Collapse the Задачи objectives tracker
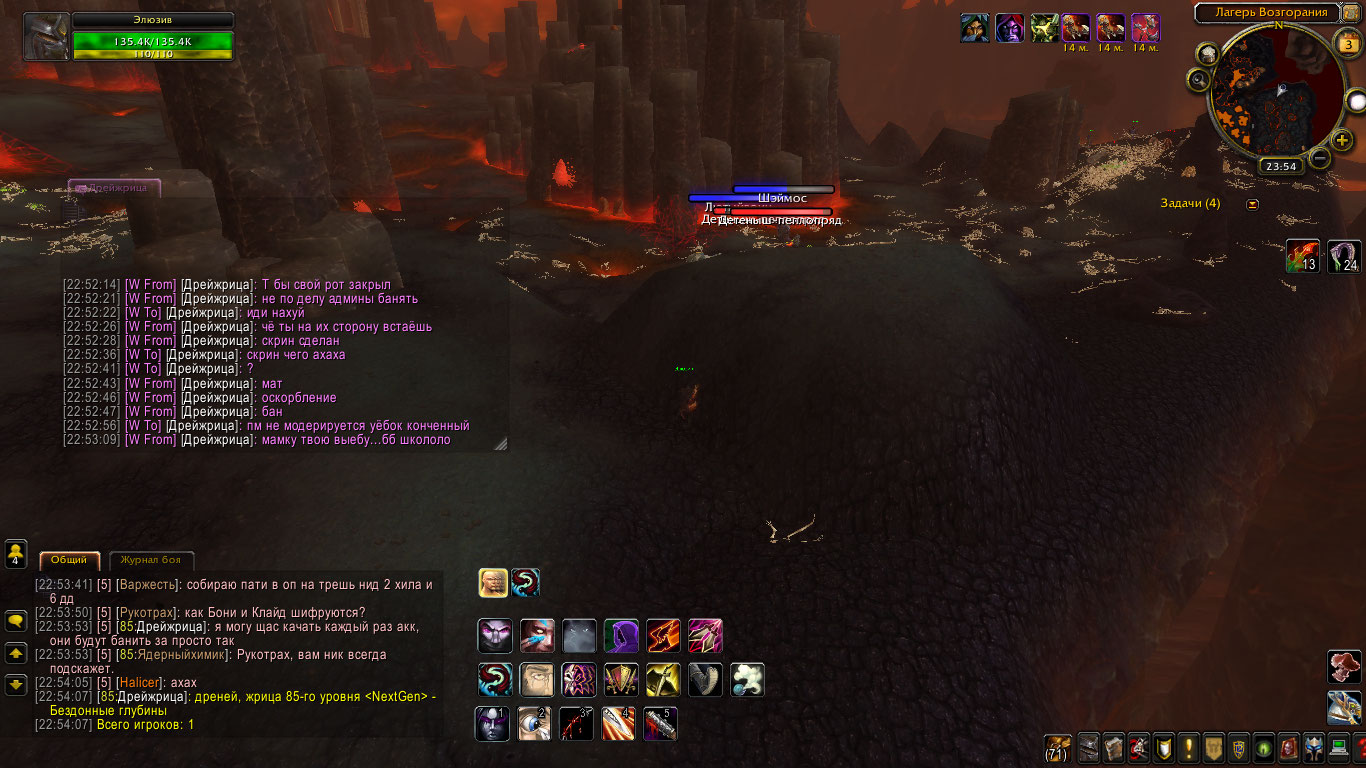Image resolution: width=1366 pixels, height=768 pixels. (1253, 204)
